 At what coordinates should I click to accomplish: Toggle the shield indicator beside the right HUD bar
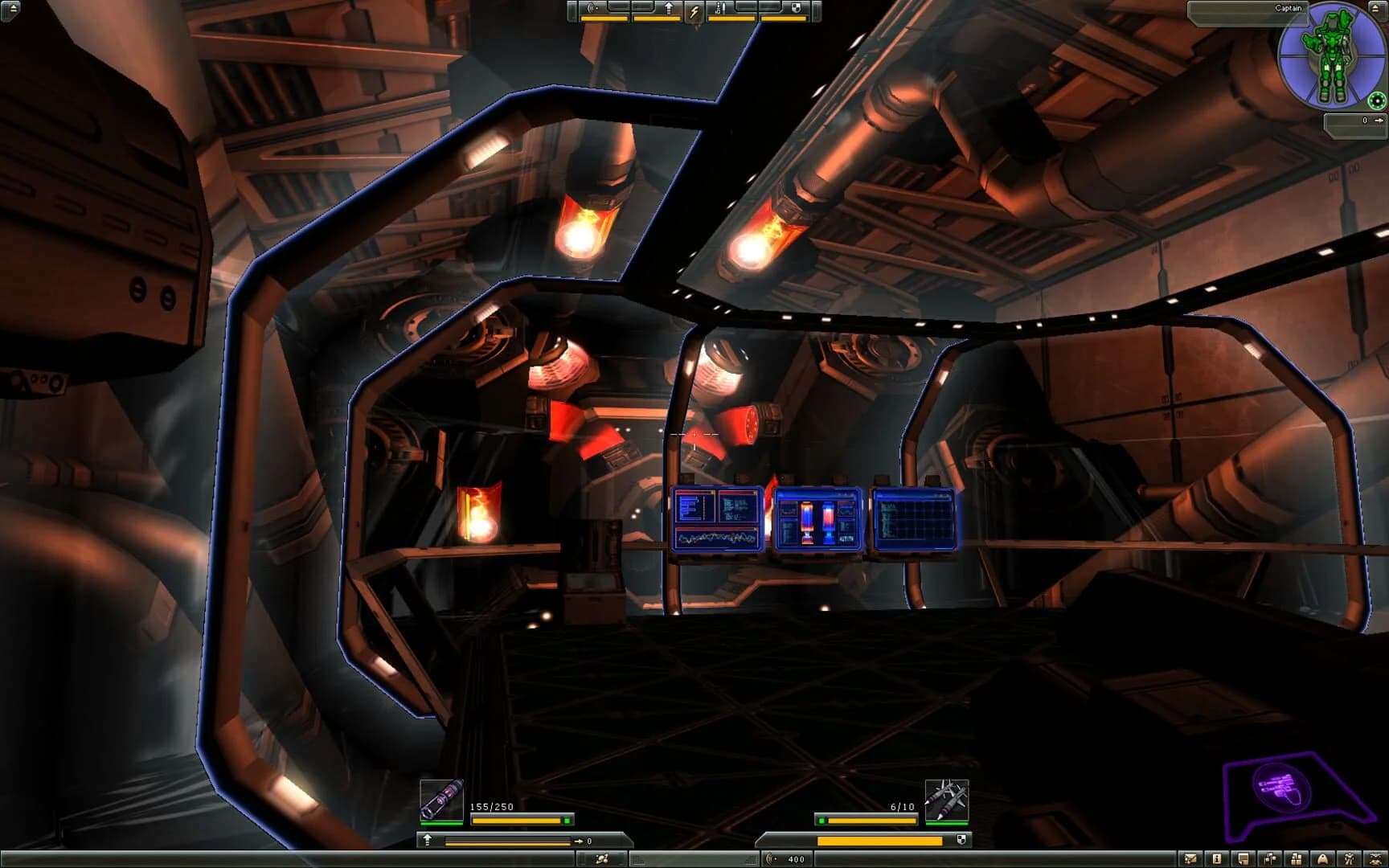tap(962, 839)
